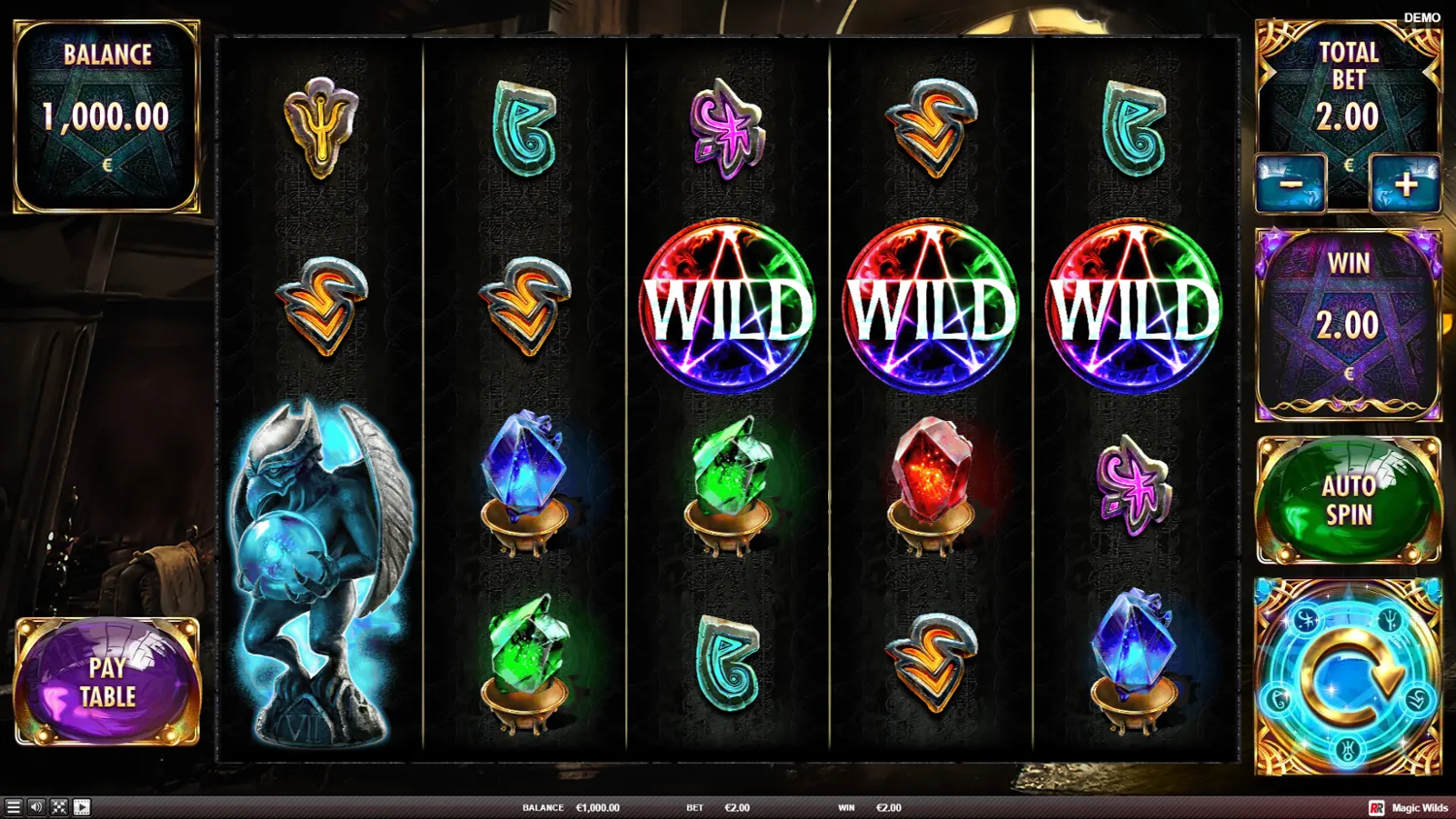Viewport: 1456px width, 819px height.
Task: Open the hamburger menu in the bottom bar
Action: pyautogui.click(x=14, y=807)
